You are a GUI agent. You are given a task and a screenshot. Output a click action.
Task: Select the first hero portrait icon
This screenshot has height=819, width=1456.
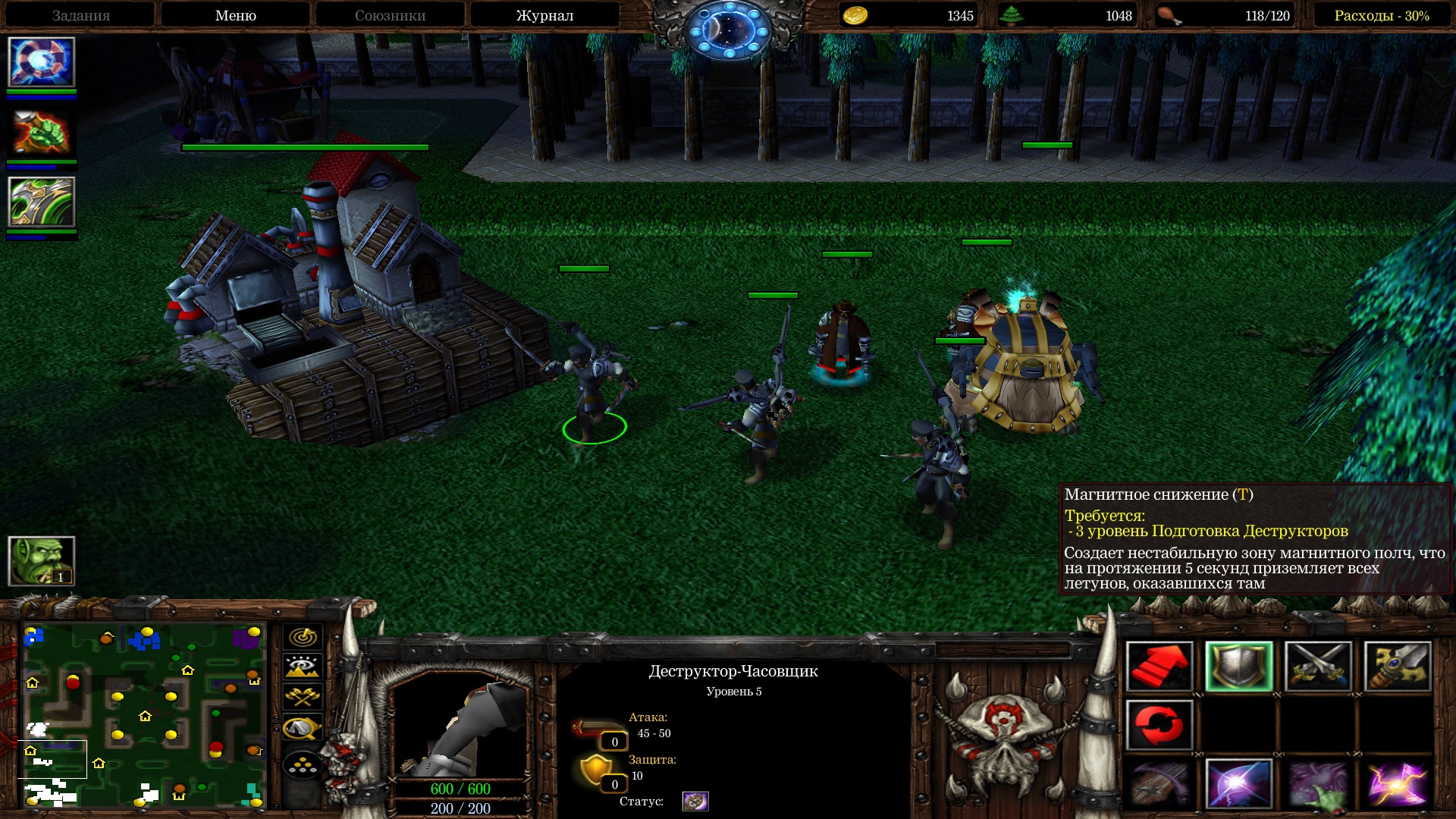pos(42,62)
